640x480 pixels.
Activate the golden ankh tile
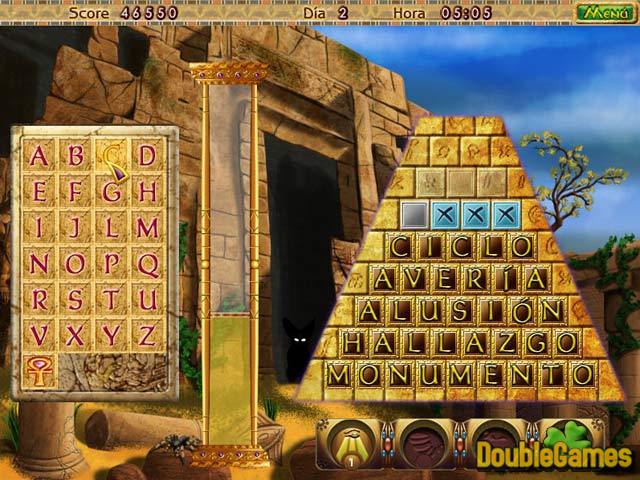tap(40, 371)
